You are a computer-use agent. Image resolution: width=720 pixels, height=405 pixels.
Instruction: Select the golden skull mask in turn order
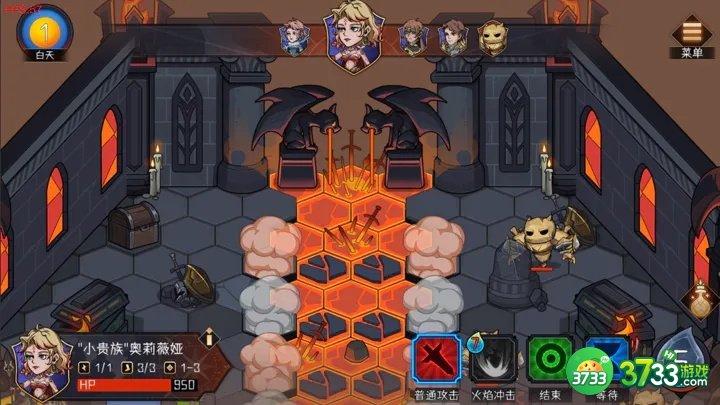tap(490, 36)
